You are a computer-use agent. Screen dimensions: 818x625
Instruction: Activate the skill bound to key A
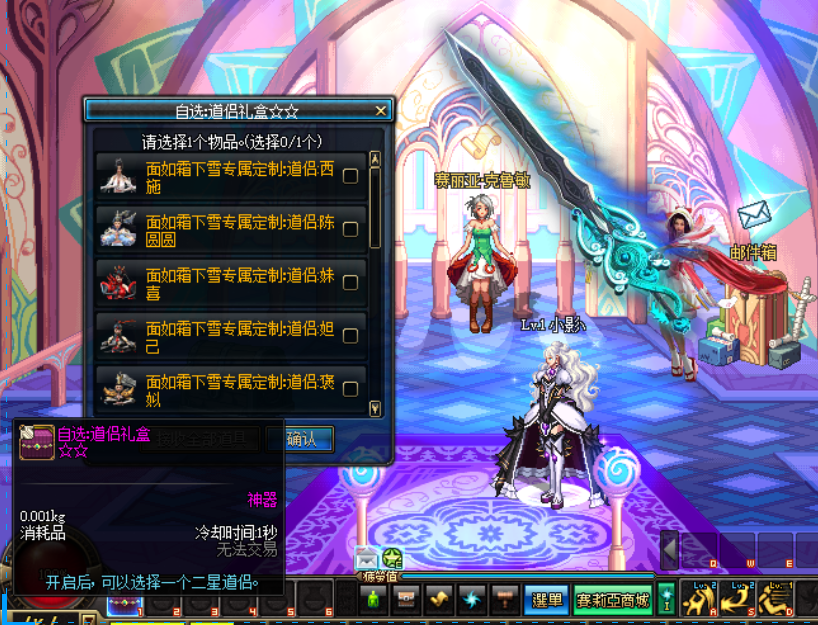point(698,599)
